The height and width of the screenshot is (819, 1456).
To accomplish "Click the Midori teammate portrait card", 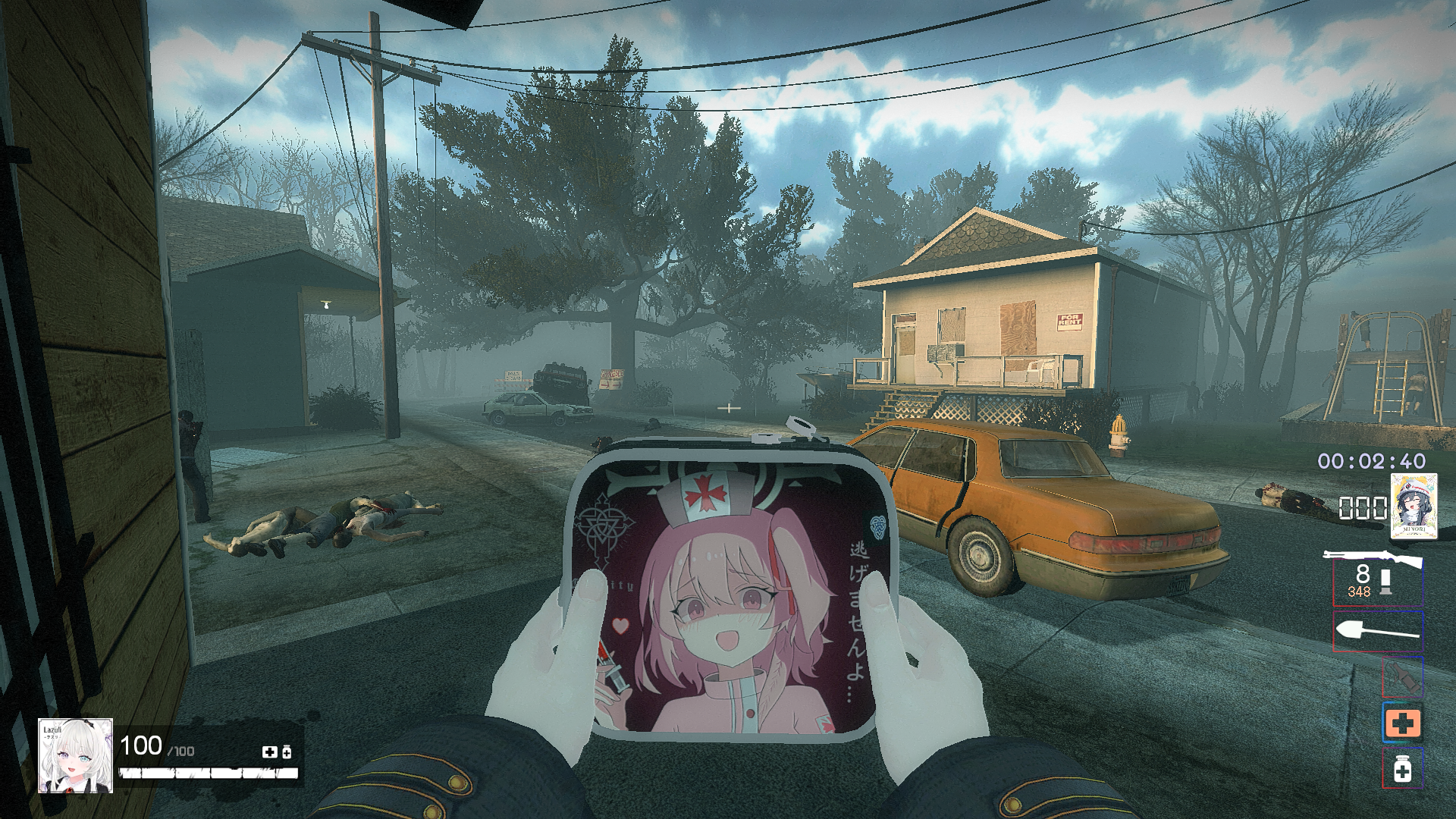I will (x=1414, y=507).
